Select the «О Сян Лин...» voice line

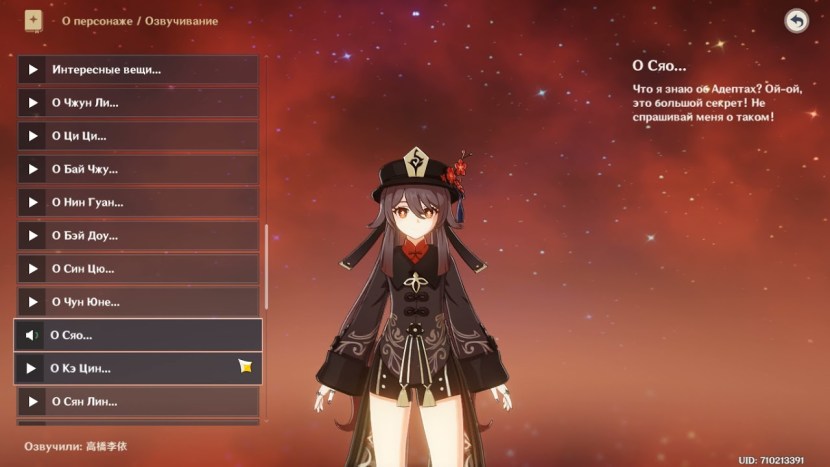pyautogui.click(x=138, y=401)
